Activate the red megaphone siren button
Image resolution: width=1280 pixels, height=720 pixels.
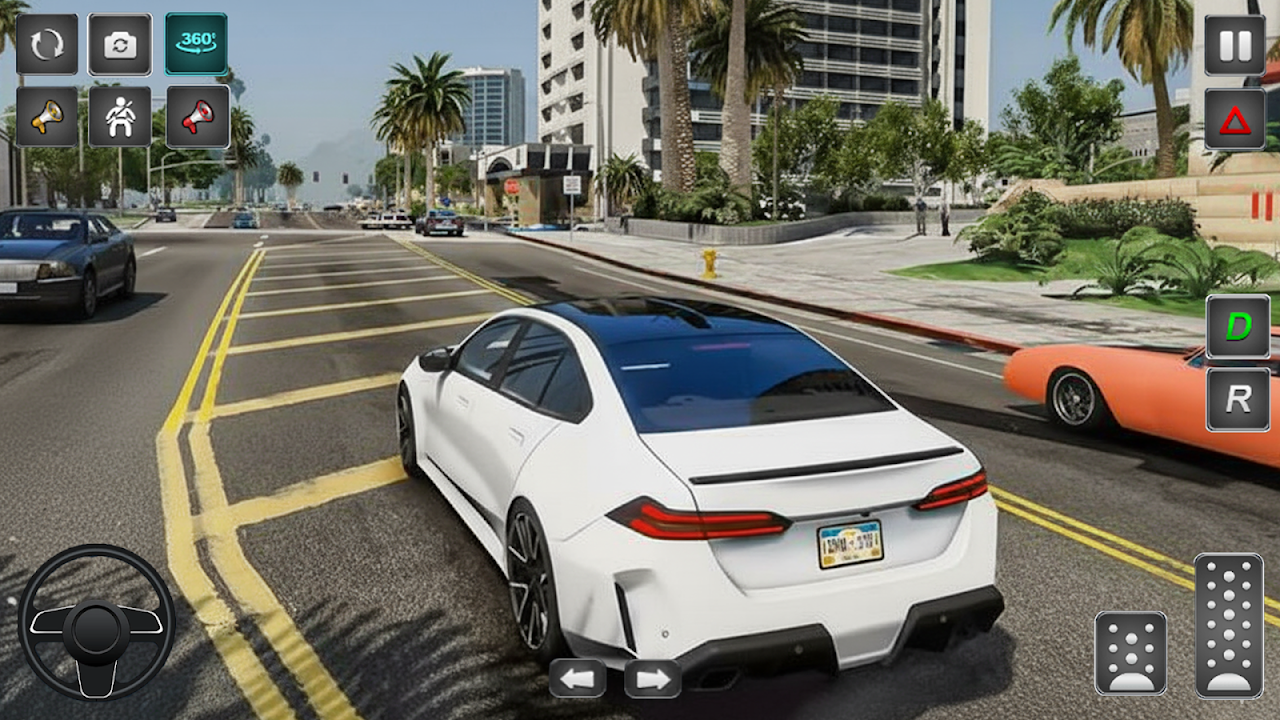pos(197,117)
